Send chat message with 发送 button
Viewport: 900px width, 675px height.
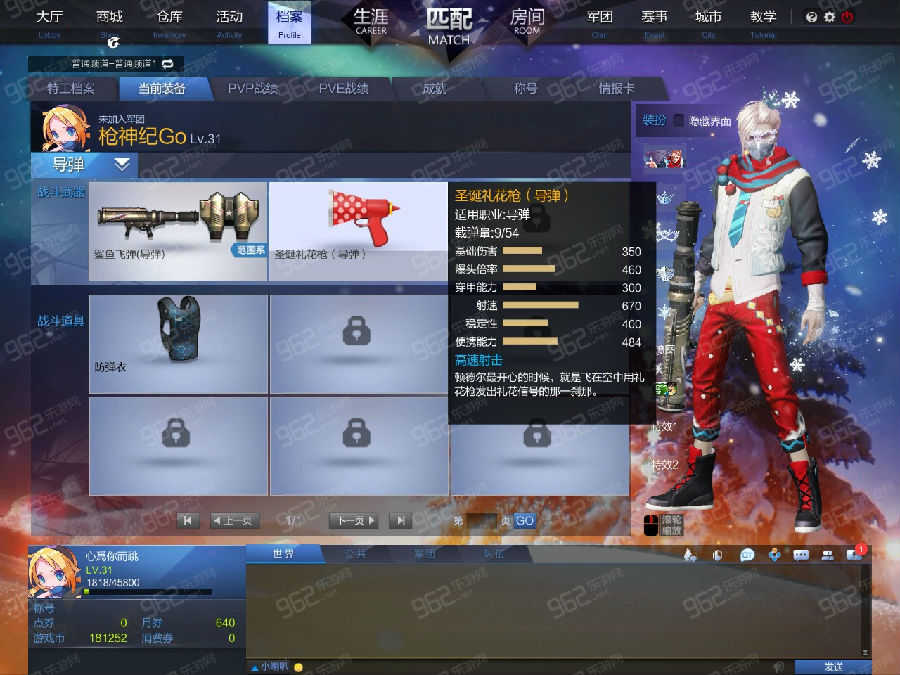(832, 666)
